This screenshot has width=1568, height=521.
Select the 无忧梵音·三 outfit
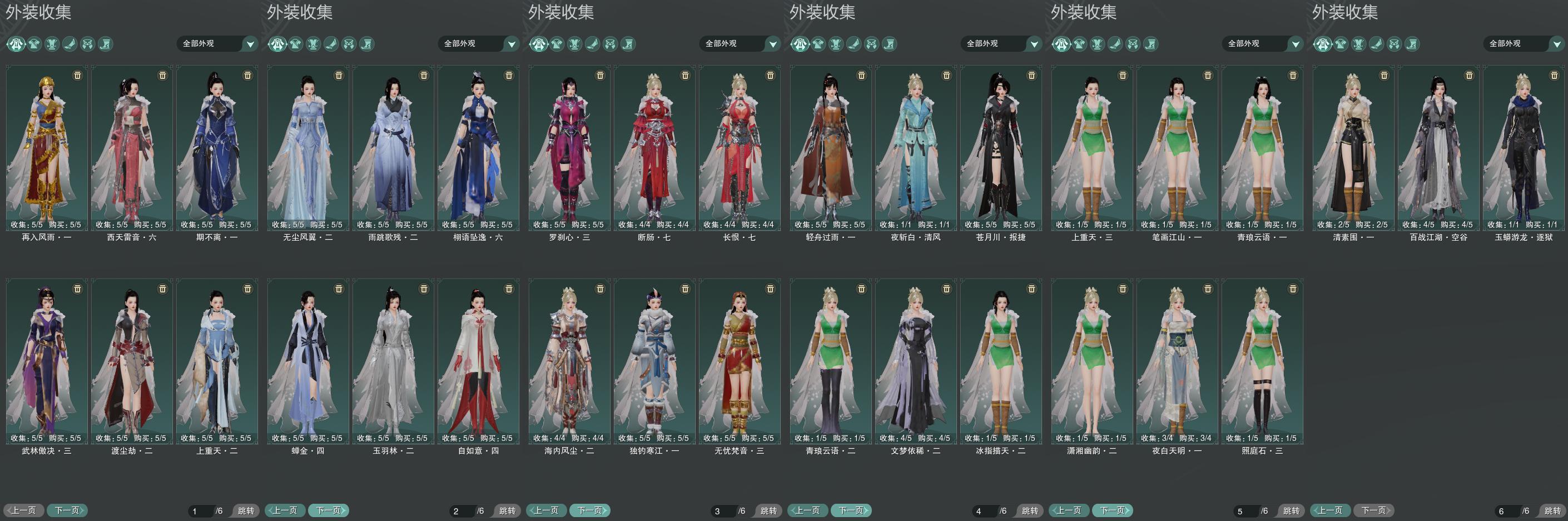tap(739, 361)
